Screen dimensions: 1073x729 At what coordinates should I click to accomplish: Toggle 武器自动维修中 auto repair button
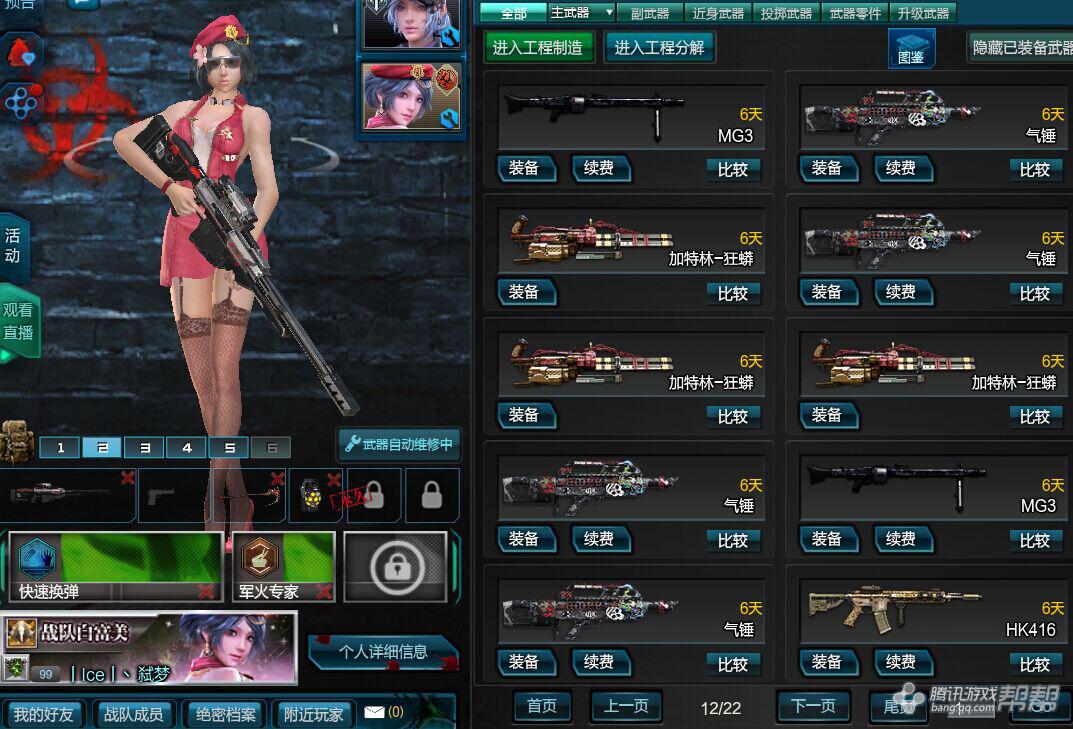[398, 444]
